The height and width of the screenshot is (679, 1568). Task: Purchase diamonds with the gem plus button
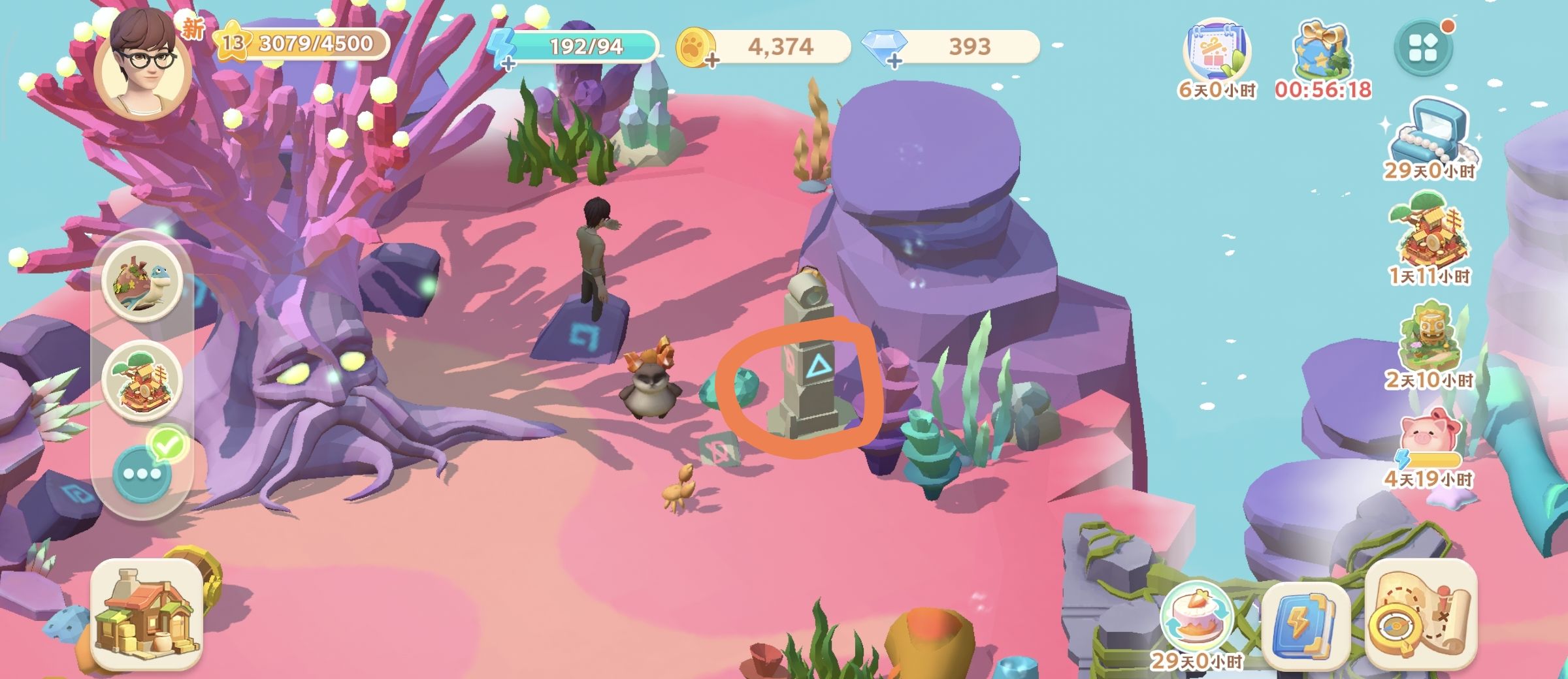point(894,61)
